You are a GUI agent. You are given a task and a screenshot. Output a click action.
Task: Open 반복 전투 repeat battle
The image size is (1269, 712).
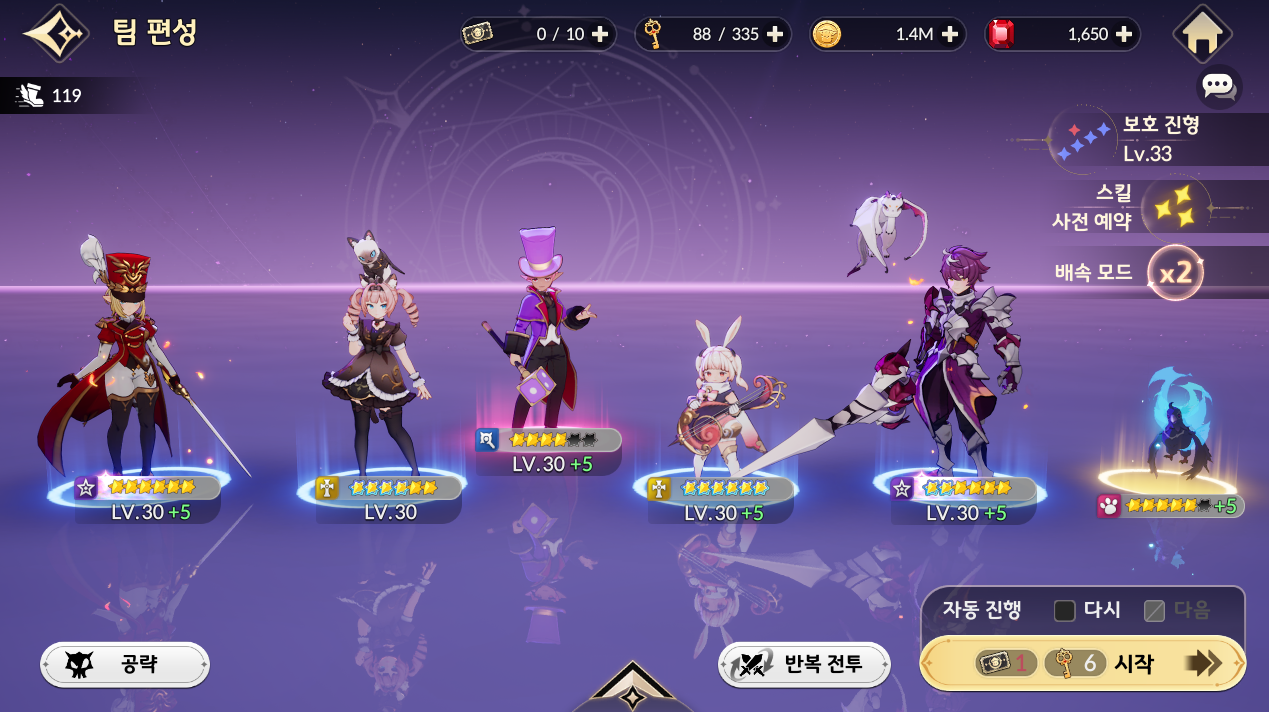pos(804,664)
